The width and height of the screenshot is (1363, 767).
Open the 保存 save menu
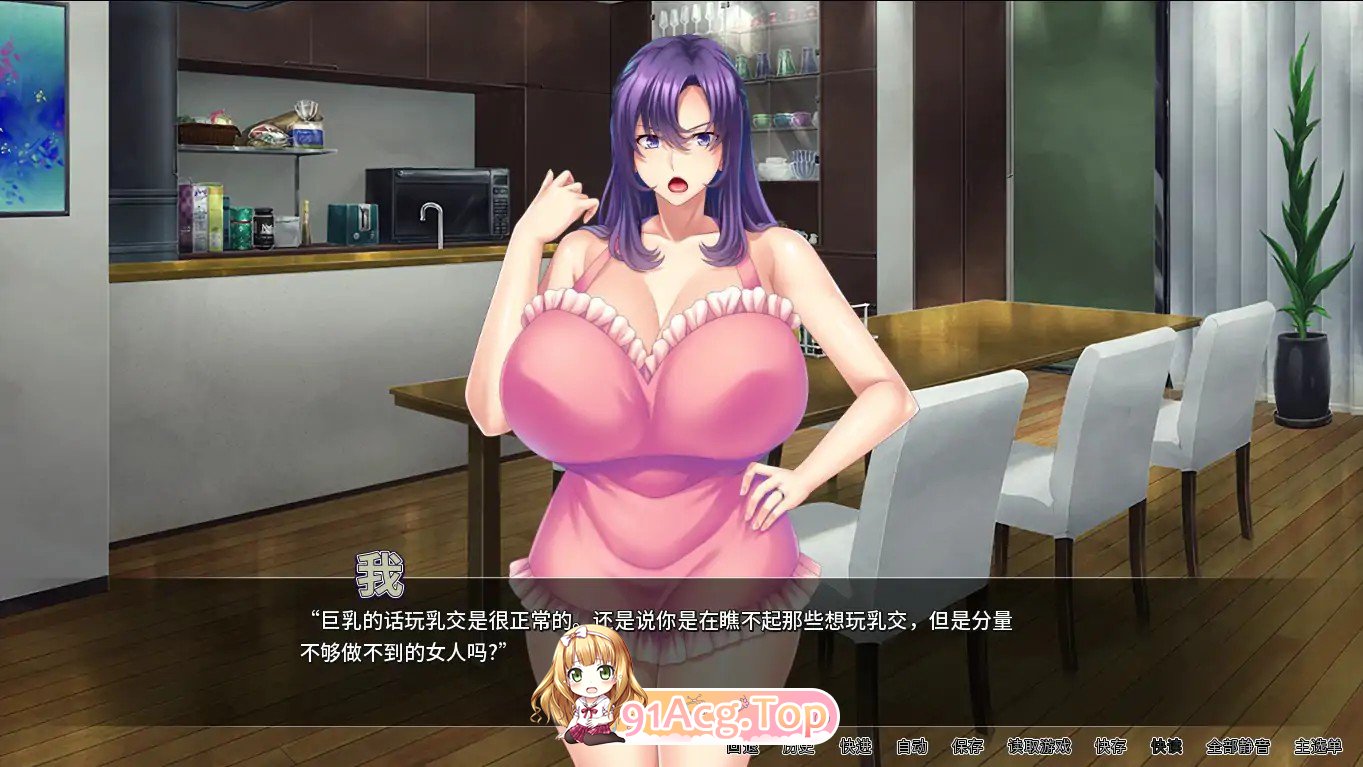click(x=967, y=748)
